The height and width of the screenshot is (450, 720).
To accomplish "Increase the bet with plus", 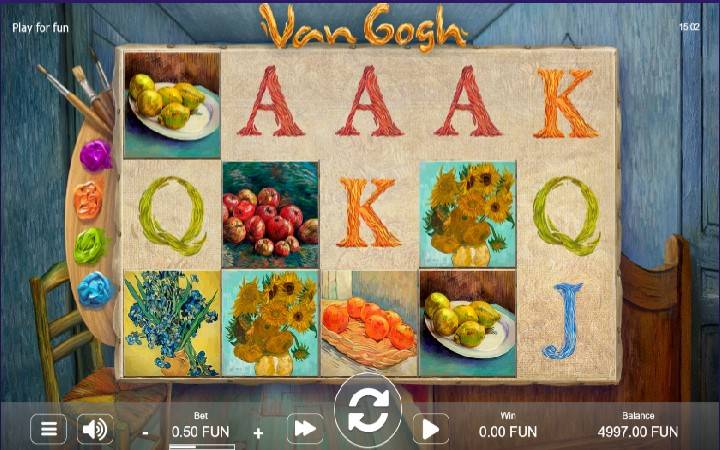I will point(258,433).
